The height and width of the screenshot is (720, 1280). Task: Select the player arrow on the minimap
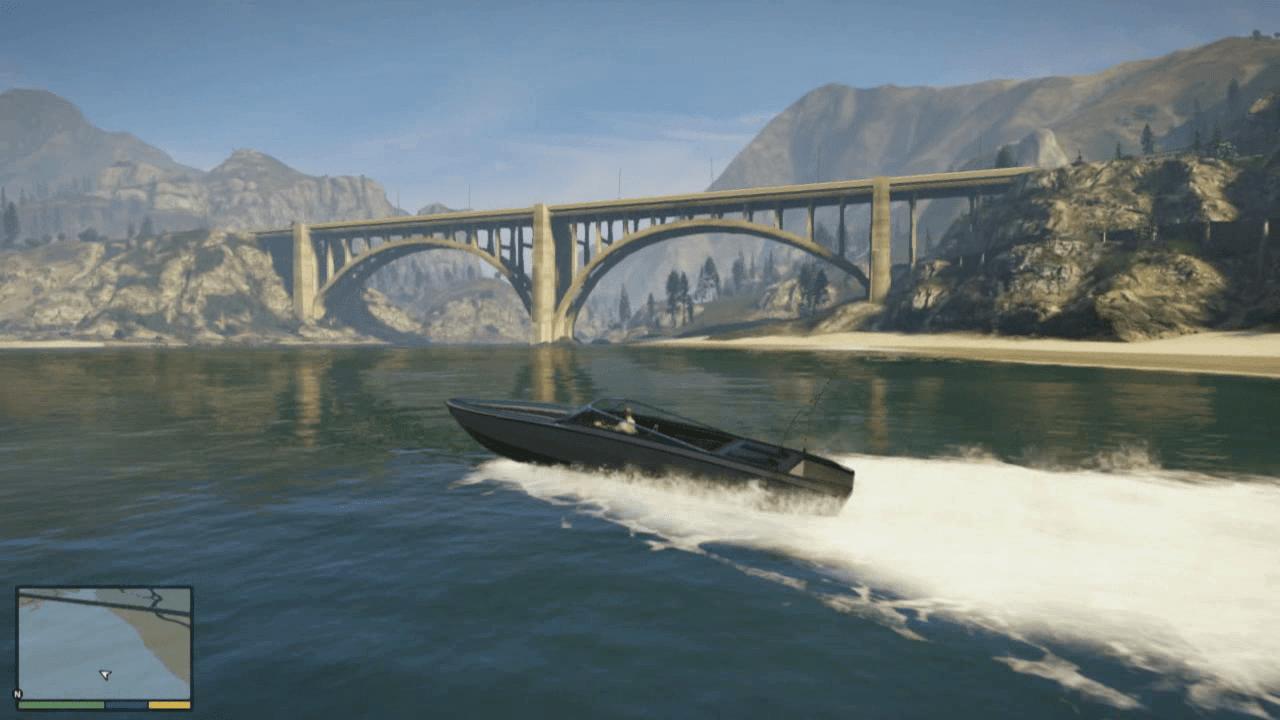pyautogui.click(x=105, y=674)
